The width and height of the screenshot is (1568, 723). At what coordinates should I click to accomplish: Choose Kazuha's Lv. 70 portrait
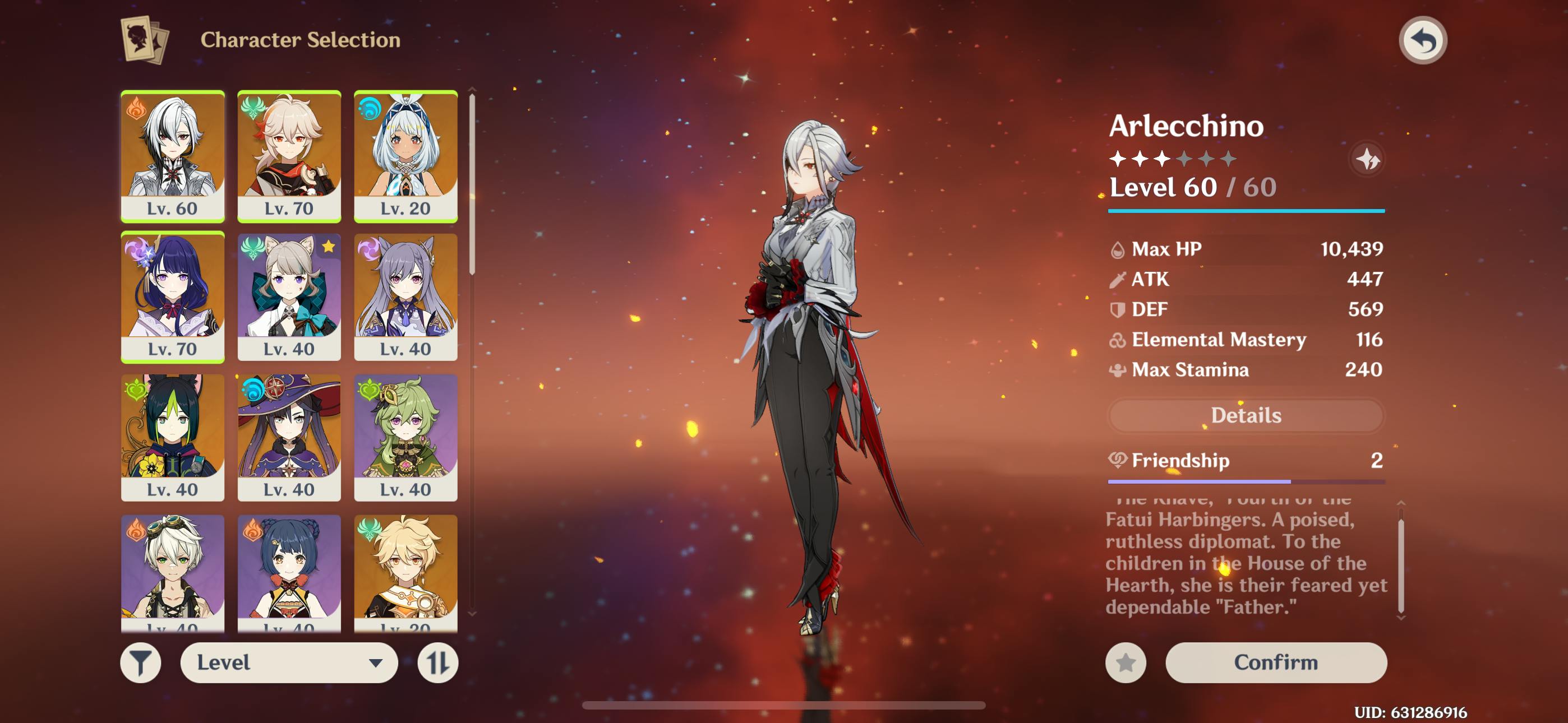(x=289, y=155)
